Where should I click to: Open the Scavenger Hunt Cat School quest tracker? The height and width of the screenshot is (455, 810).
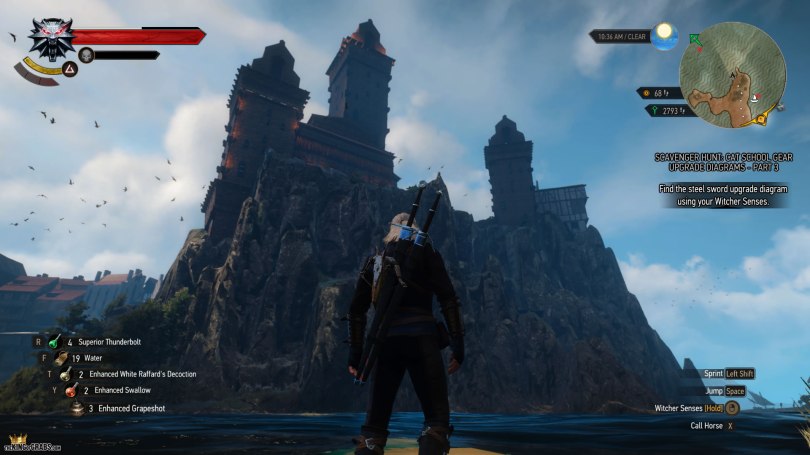tap(720, 163)
